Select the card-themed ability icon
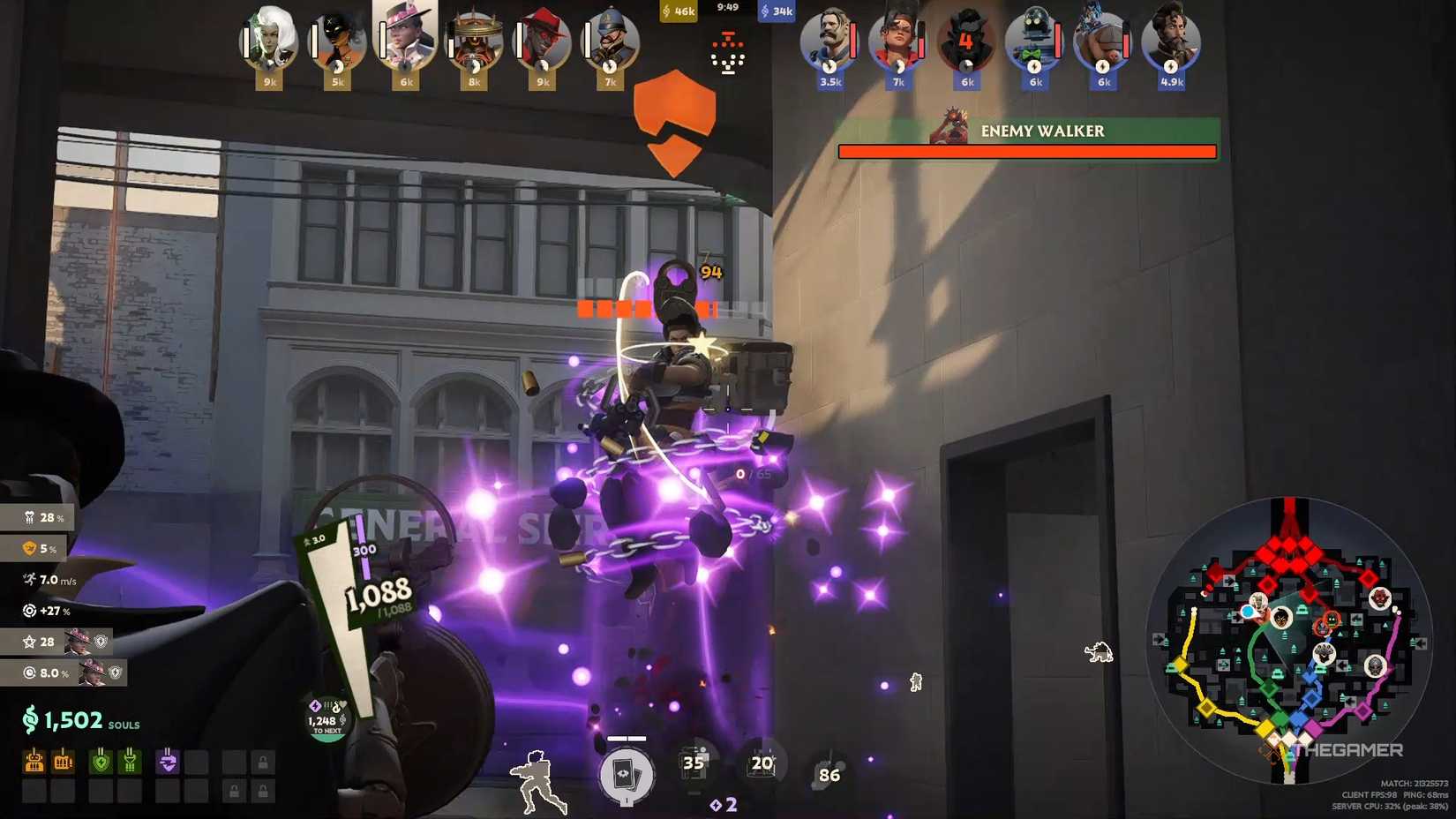The image size is (1456, 819). click(x=627, y=773)
